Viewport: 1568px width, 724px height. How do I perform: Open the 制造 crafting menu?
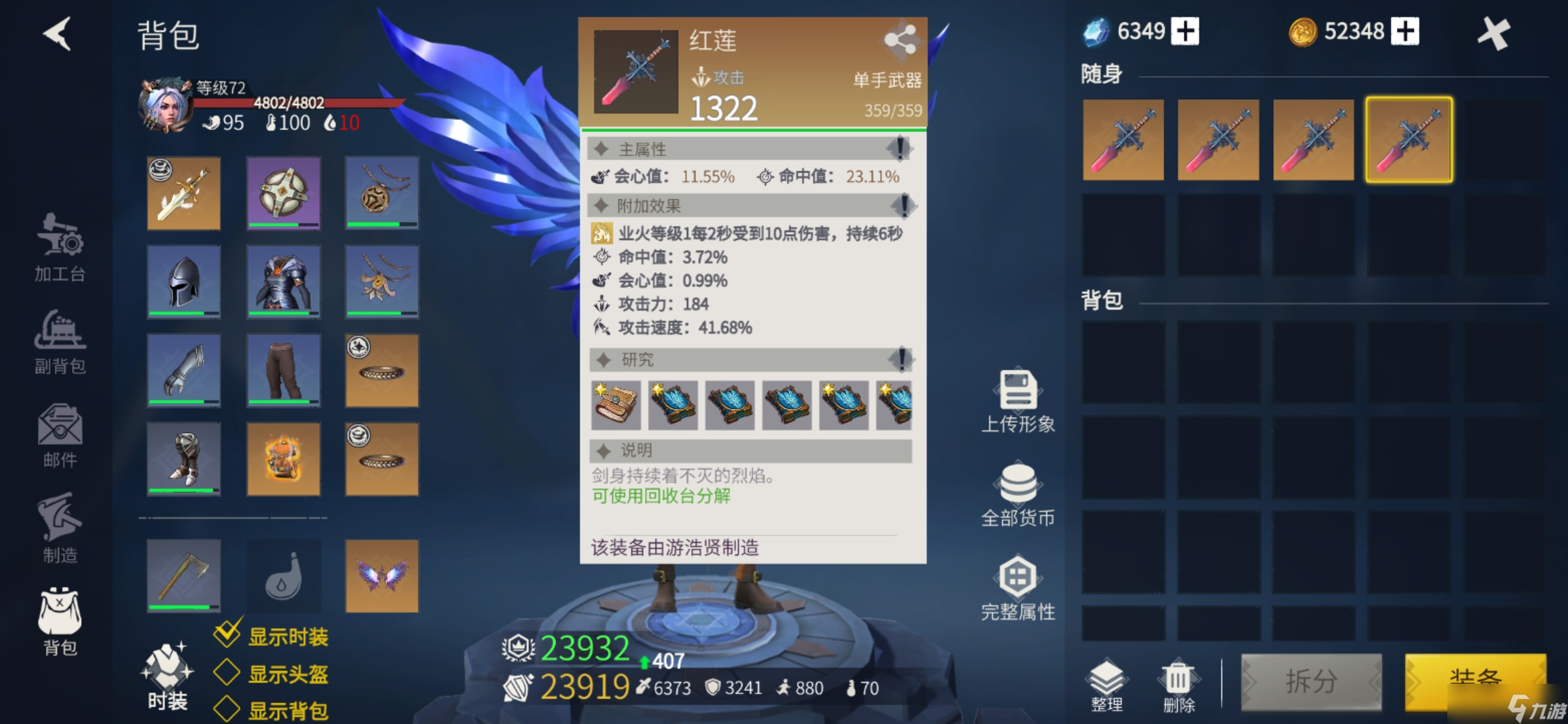(x=59, y=530)
